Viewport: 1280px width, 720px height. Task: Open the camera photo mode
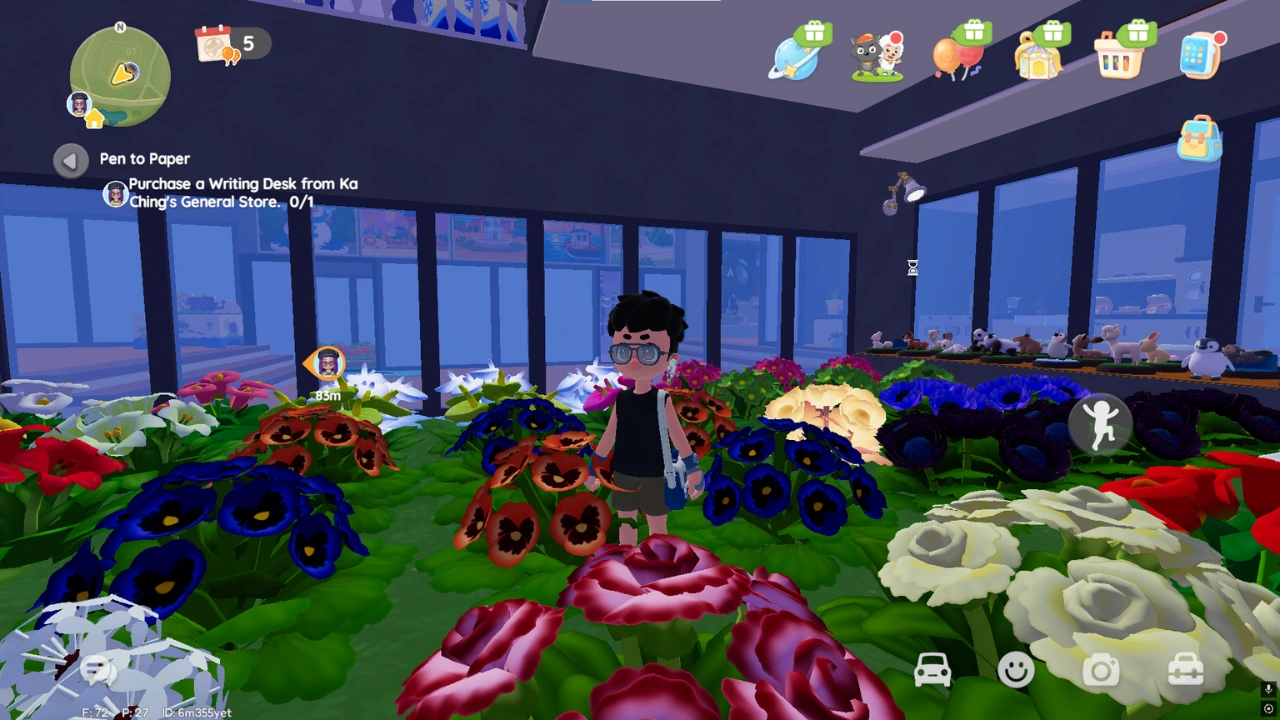pyautogui.click(x=1101, y=670)
